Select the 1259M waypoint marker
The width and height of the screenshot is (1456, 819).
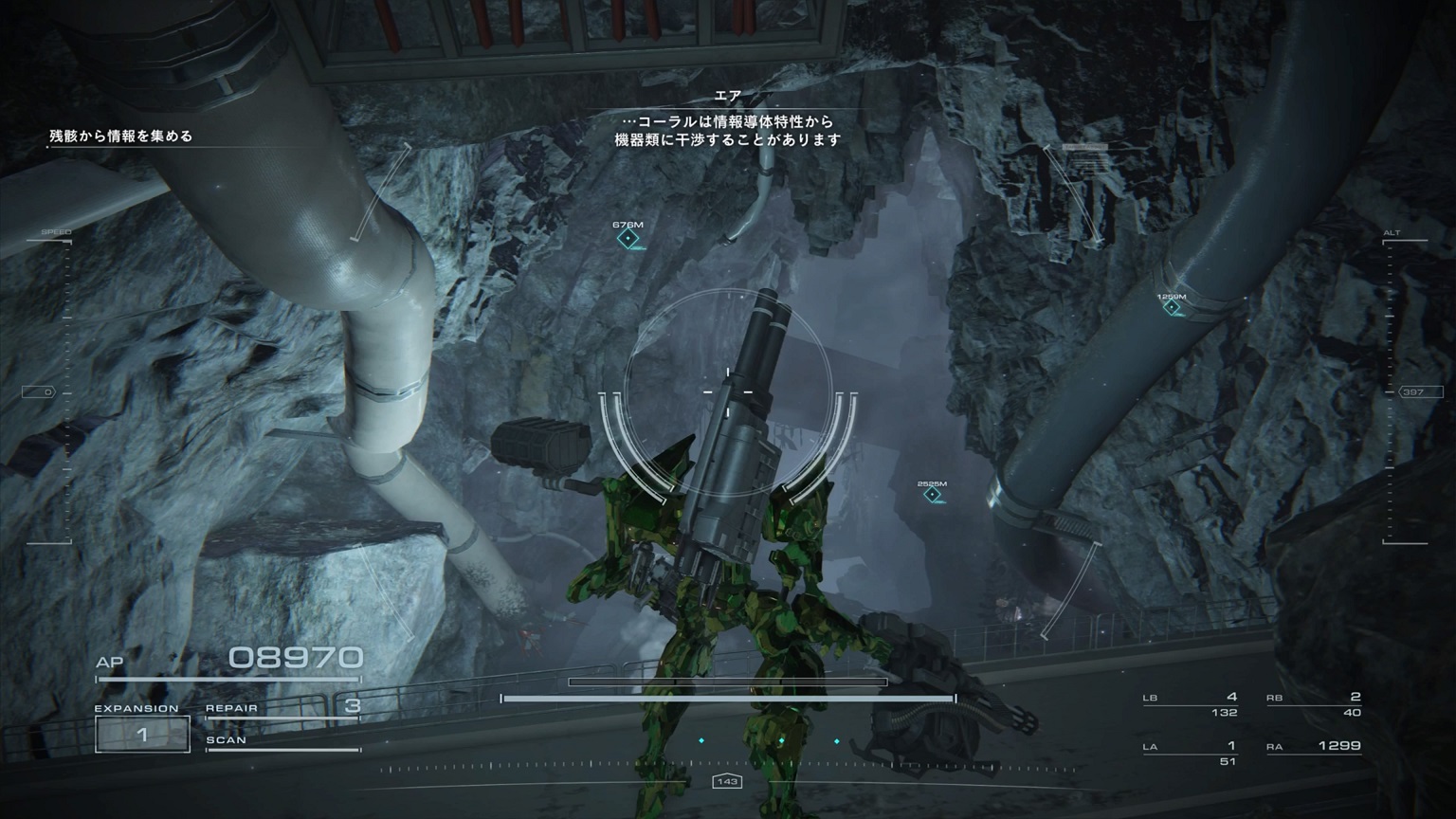point(1173,307)
